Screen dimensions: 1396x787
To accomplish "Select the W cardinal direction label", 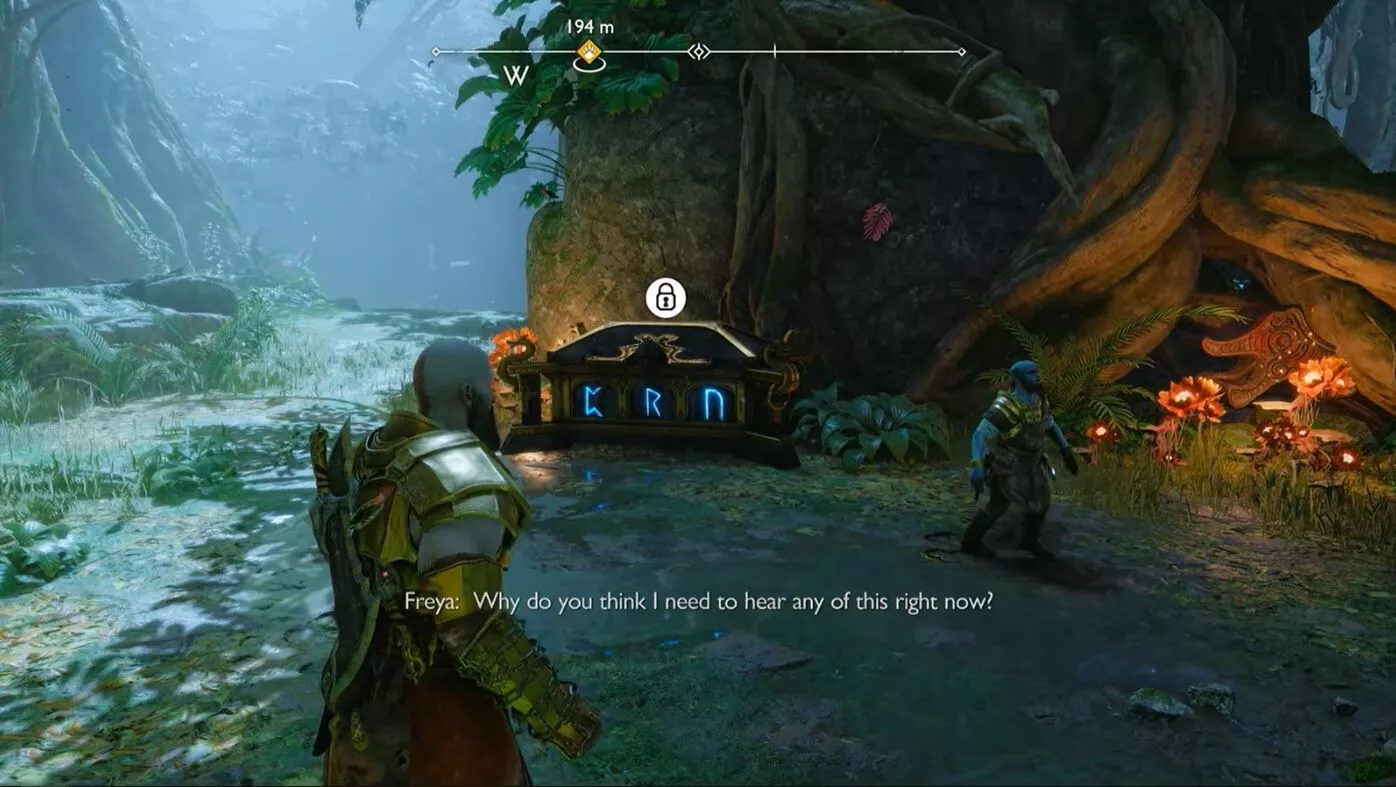I will tap(516, 73).
